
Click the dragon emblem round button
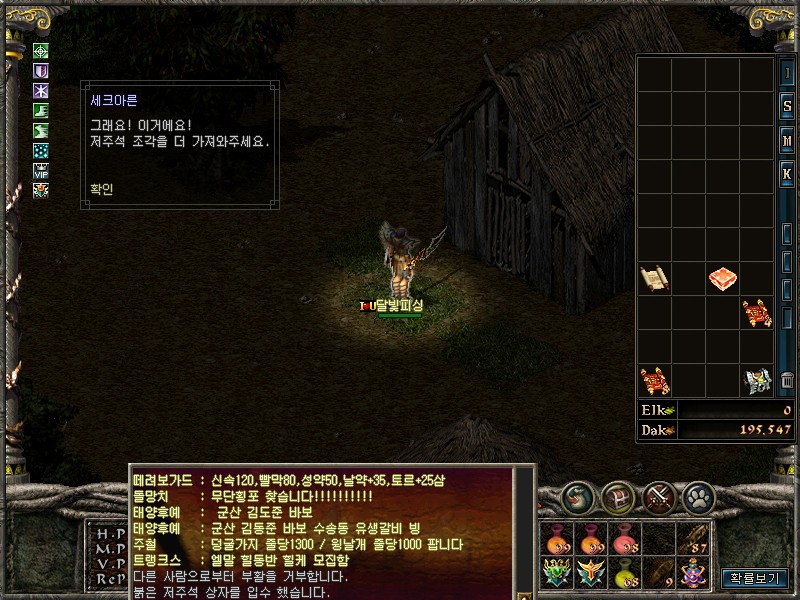tap(578, 496)
